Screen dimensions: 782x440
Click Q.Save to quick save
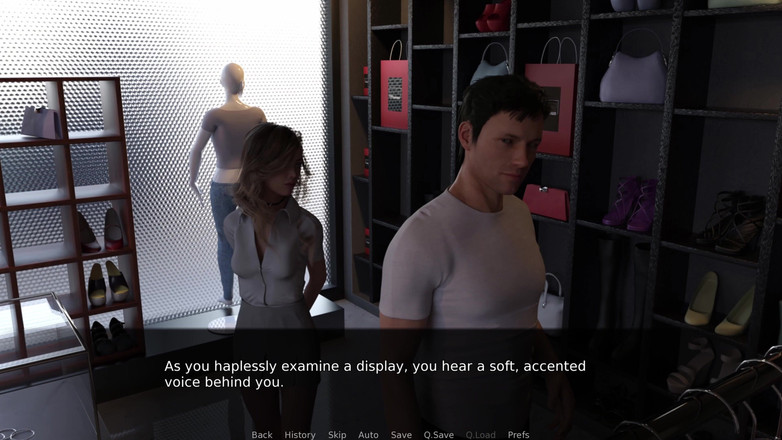pyautogui.click(x=438, y=435)
